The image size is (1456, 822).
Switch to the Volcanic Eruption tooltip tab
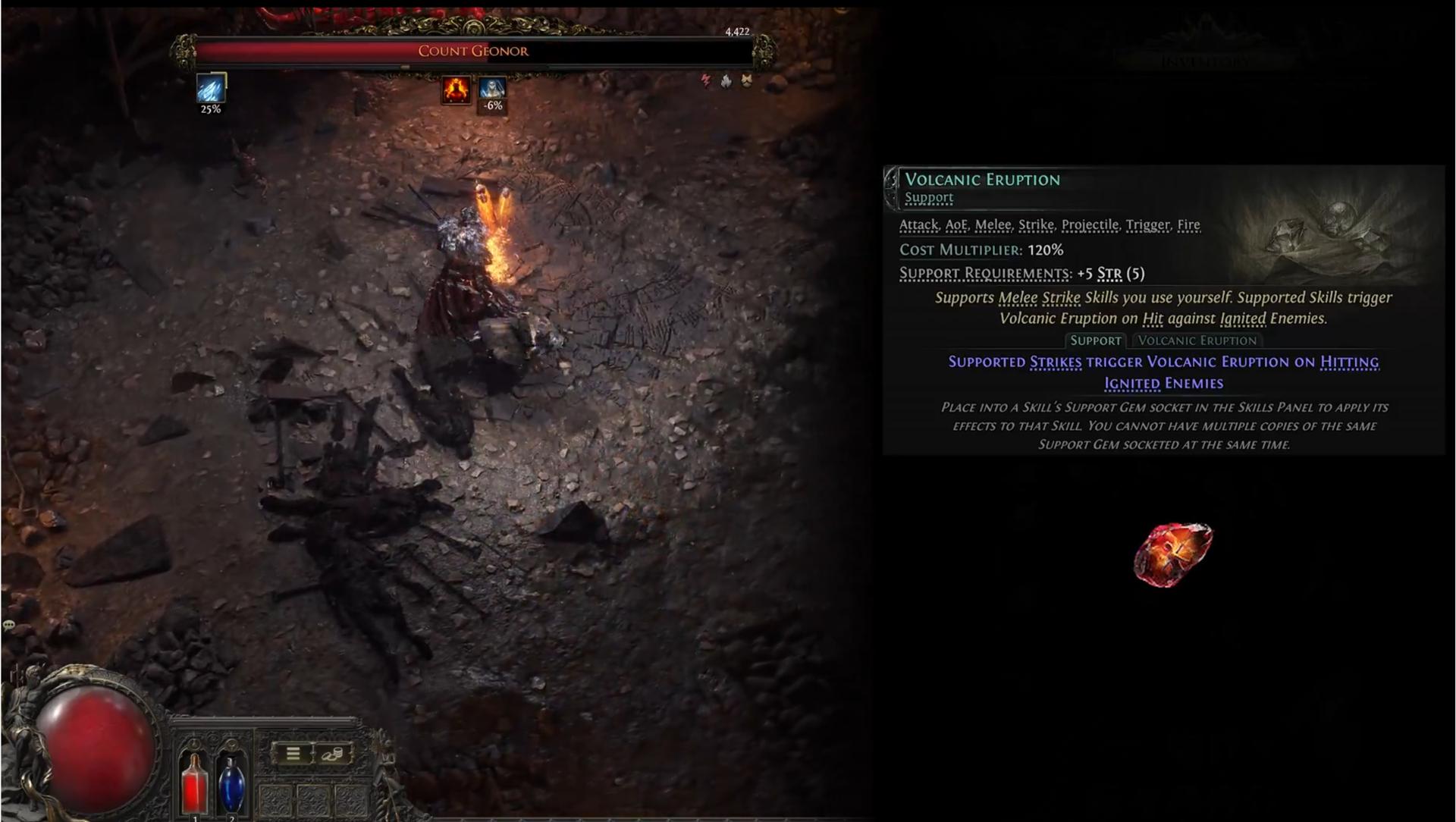(x=1197, y=340)
